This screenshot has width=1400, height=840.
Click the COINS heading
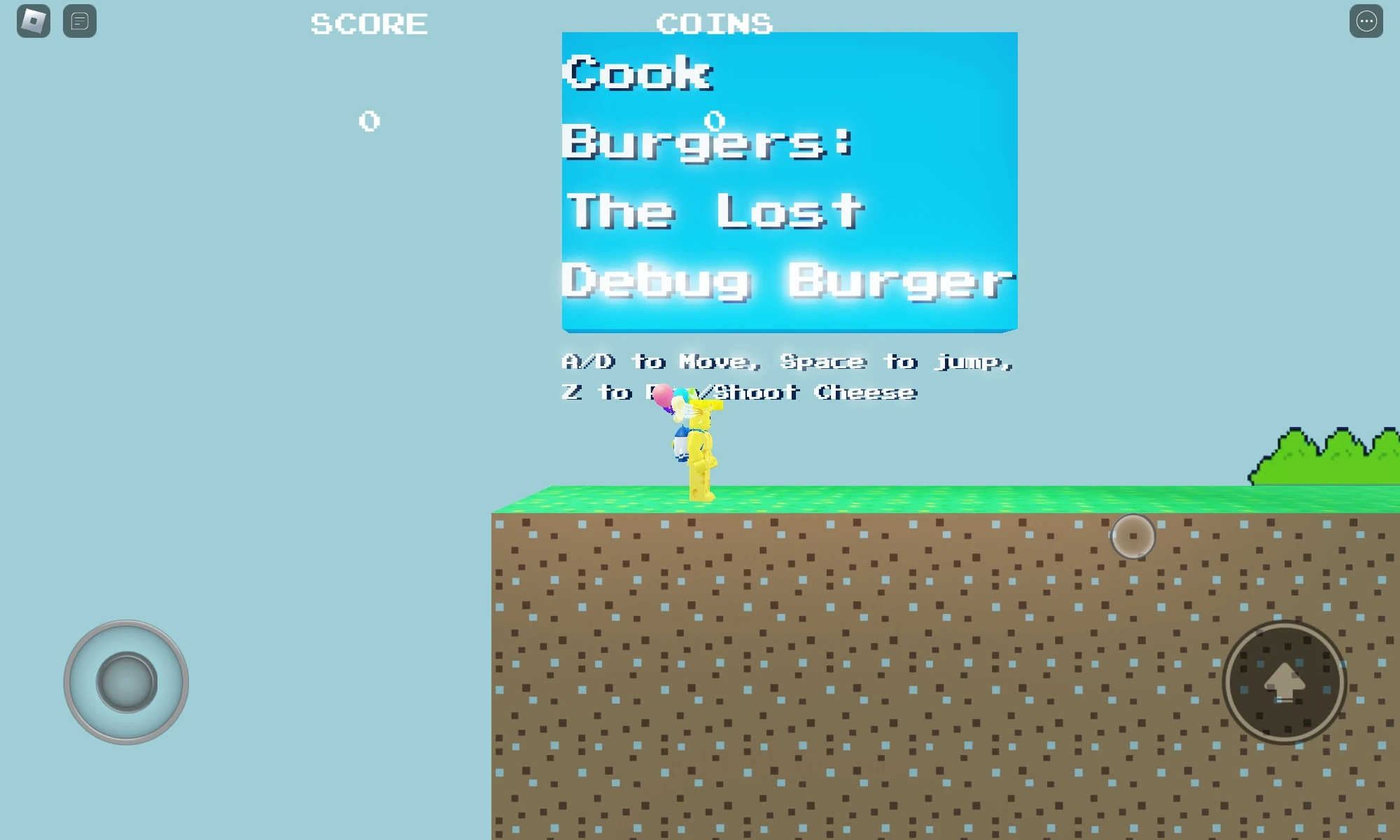(x=715, y=23)
